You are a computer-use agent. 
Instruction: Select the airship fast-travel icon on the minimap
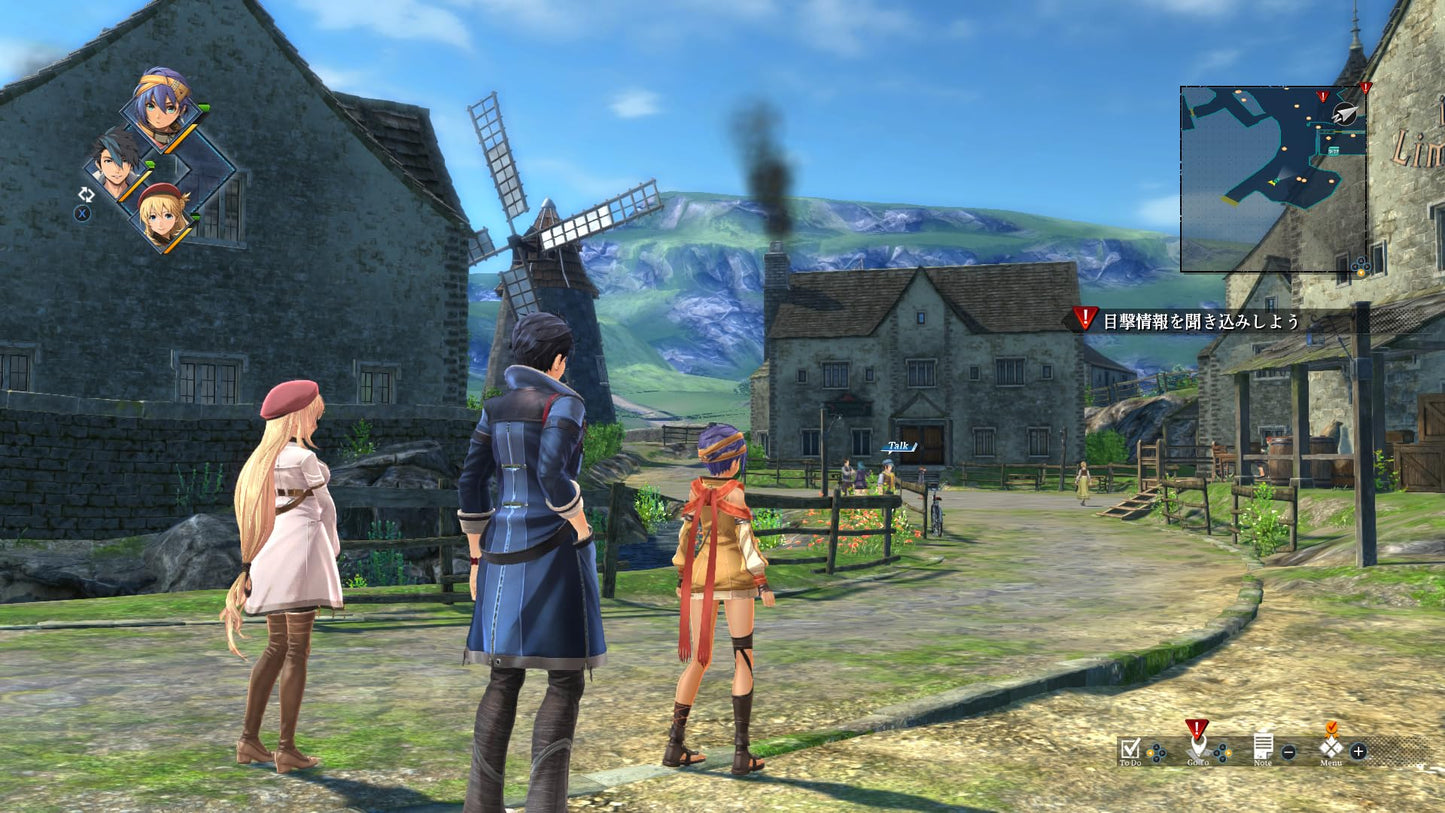click(x=1345, y=113)
